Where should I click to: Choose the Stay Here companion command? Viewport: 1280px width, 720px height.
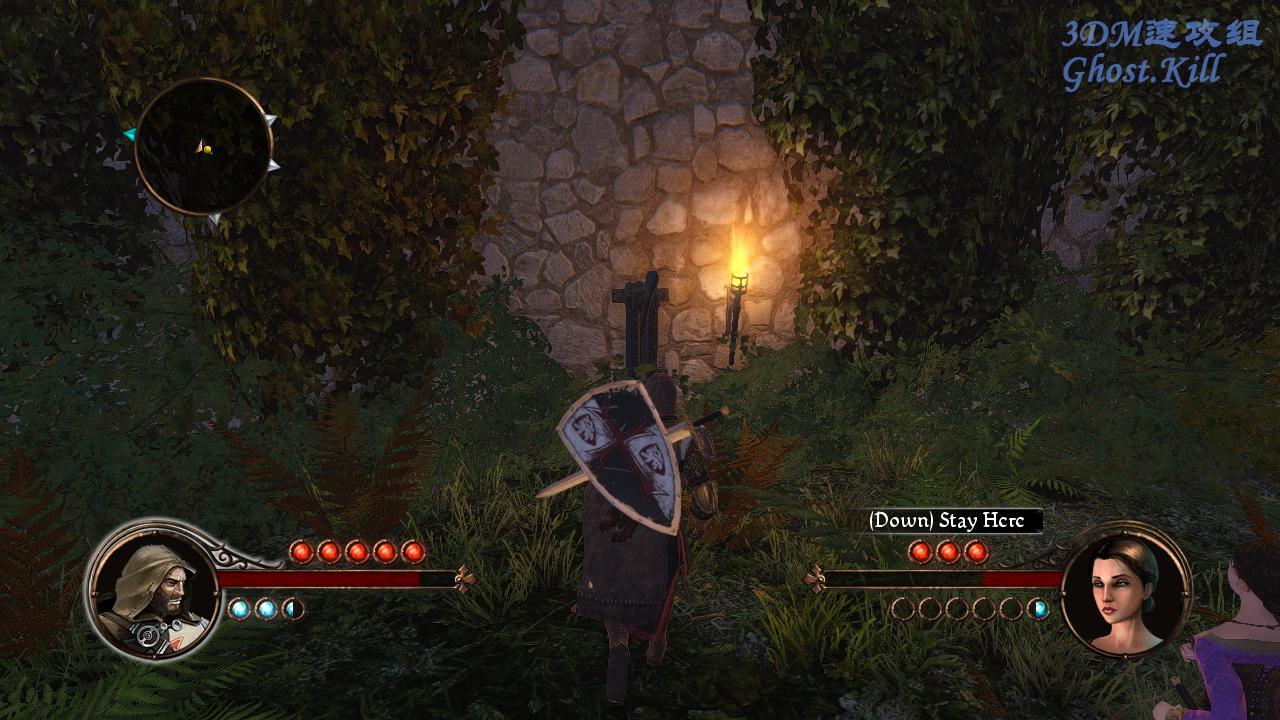pos(953,521)
